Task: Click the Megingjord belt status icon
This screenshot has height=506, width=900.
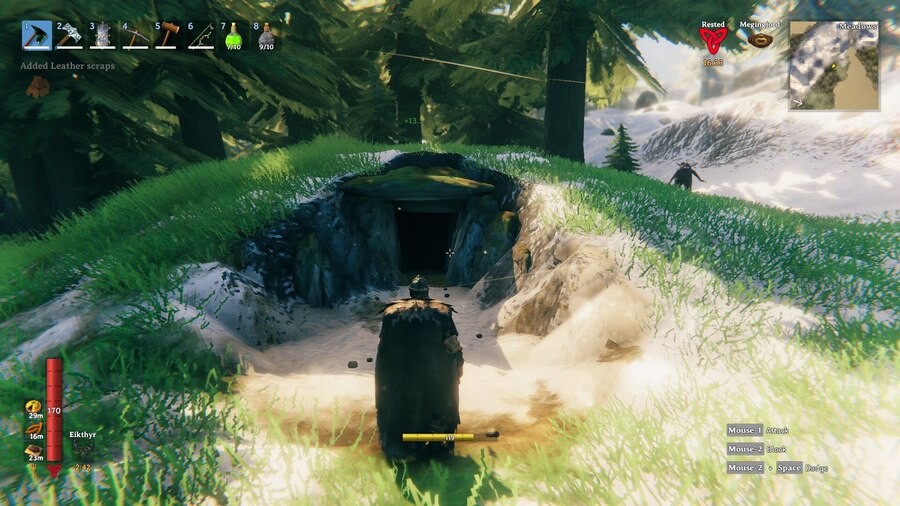Action: coord(761,40)
